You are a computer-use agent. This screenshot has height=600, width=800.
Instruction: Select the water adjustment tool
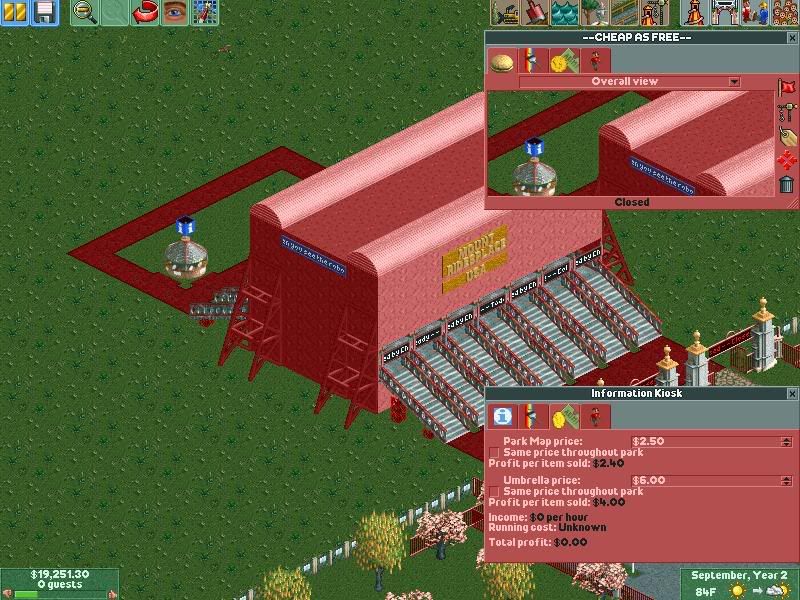(565, 13)
